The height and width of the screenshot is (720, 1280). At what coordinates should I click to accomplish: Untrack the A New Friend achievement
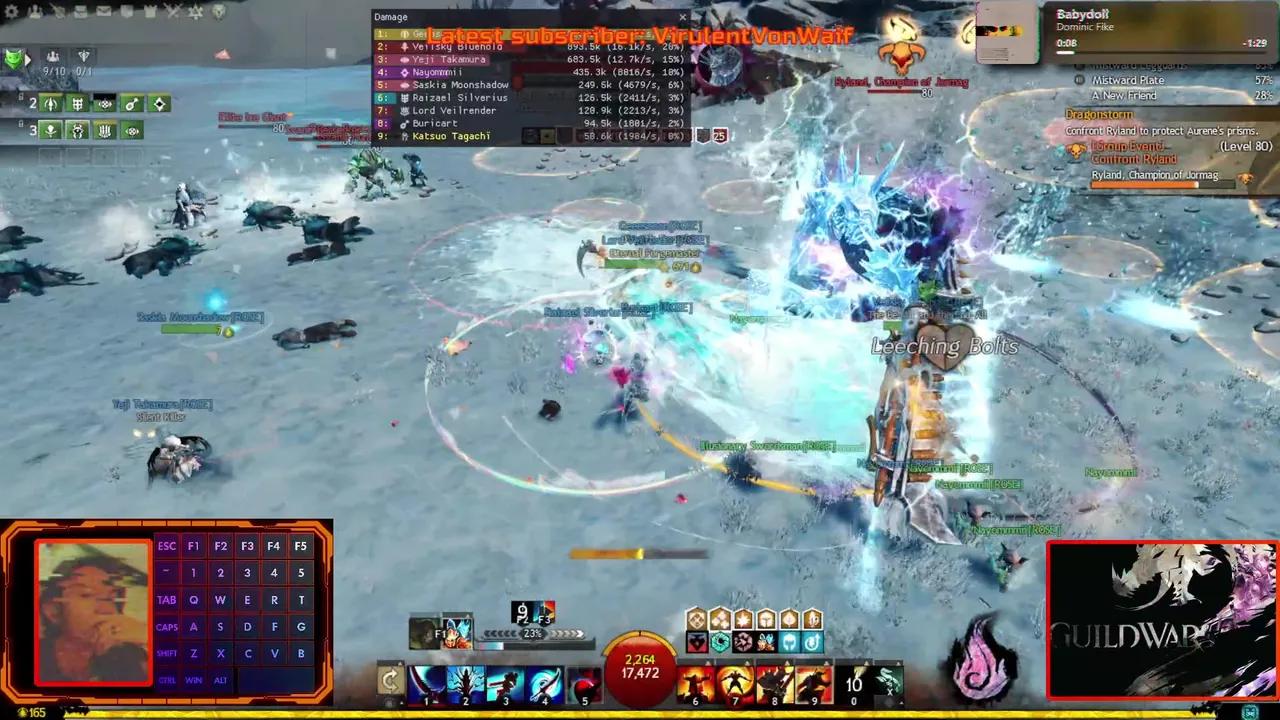(1079, 95)
